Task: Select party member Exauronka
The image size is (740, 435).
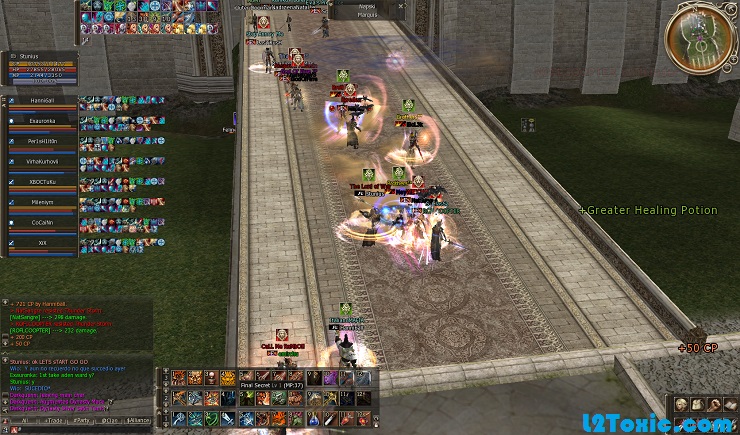Action: [41, 122]
